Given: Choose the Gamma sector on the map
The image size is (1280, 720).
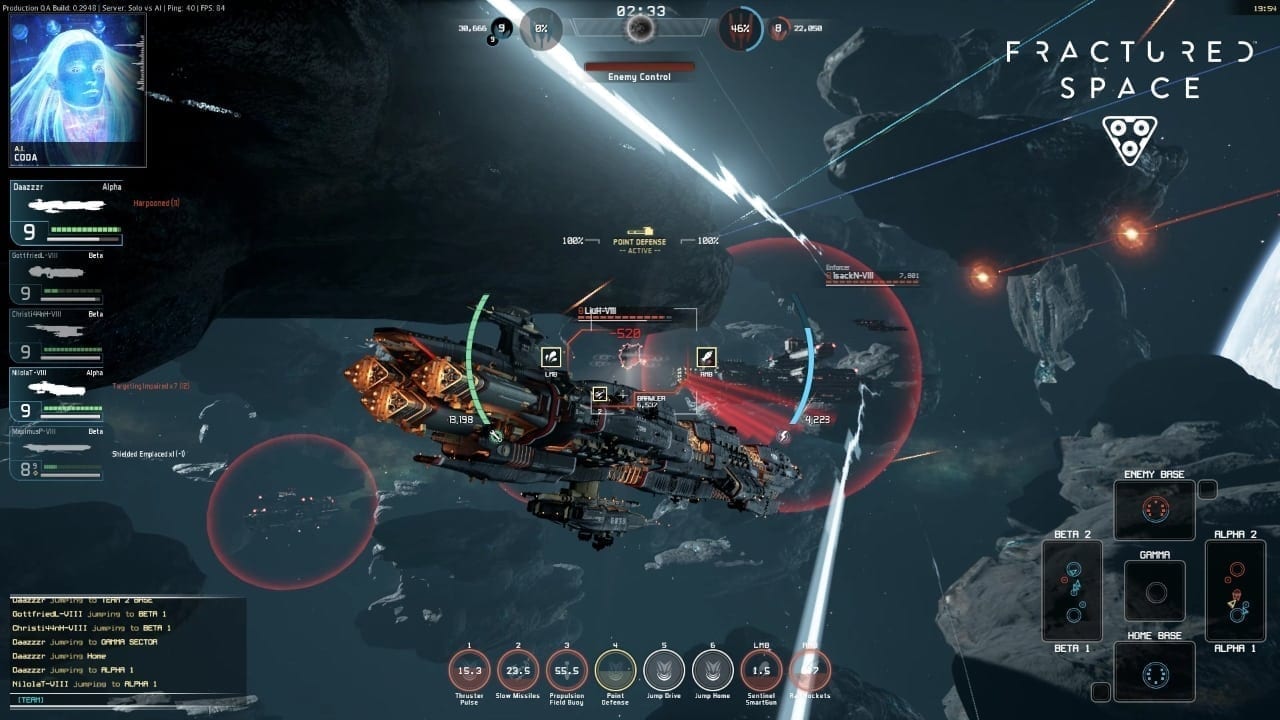Looking at the screenshot, I should click(x=1155, y=591).
